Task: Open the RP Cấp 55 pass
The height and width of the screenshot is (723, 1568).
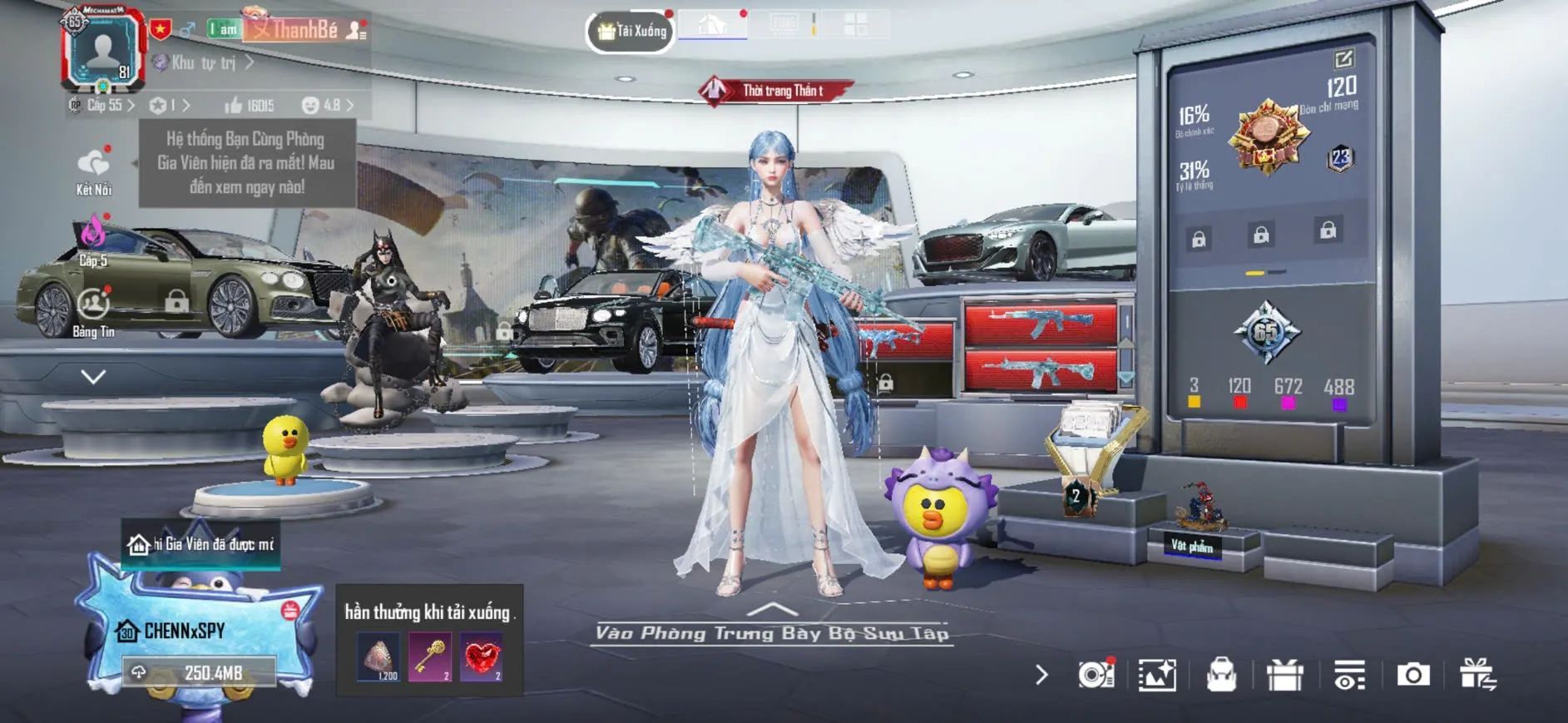Action: pyautogui.click(x=103, y=106)
